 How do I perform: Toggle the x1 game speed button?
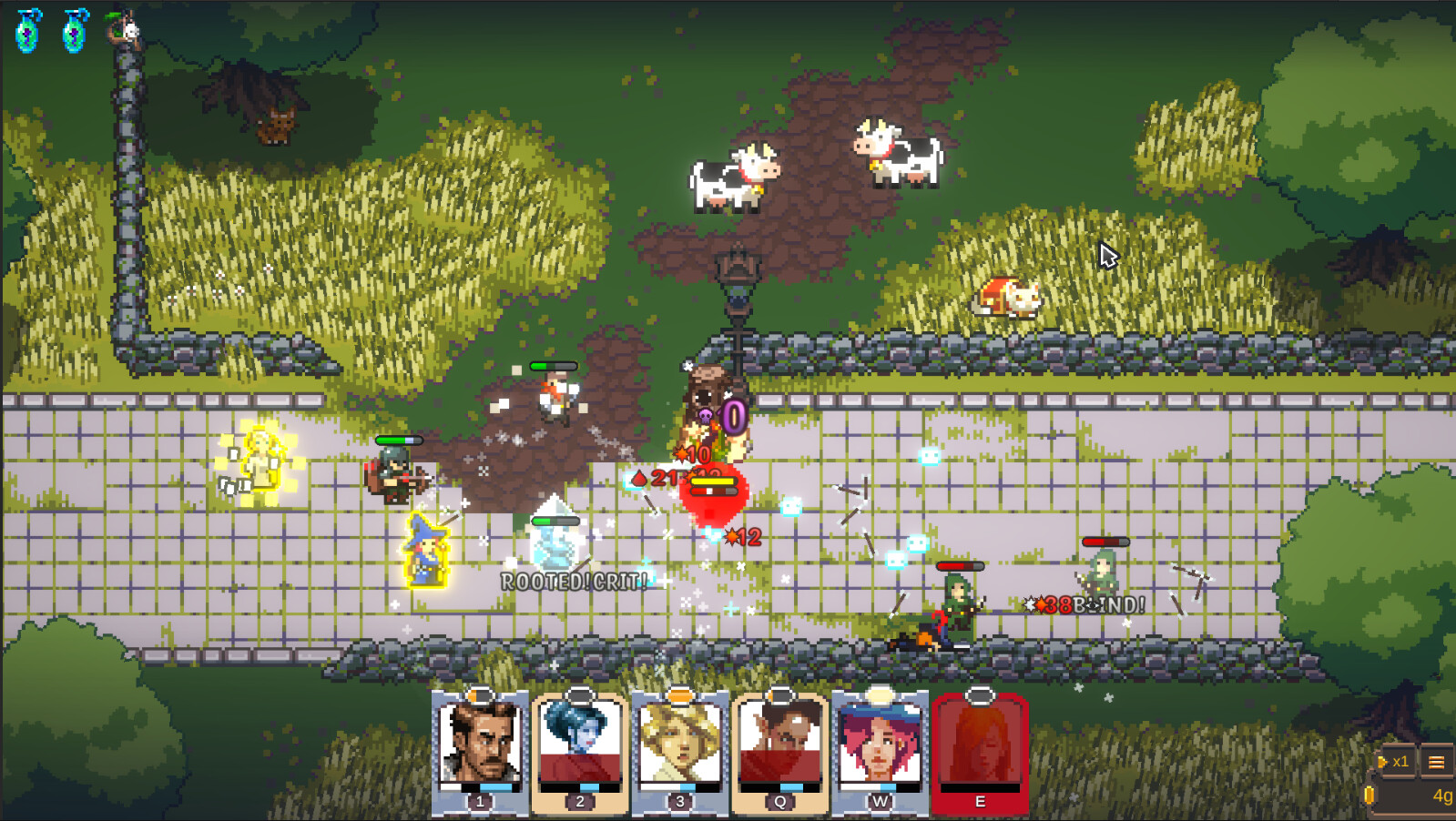pos(1400,761)
